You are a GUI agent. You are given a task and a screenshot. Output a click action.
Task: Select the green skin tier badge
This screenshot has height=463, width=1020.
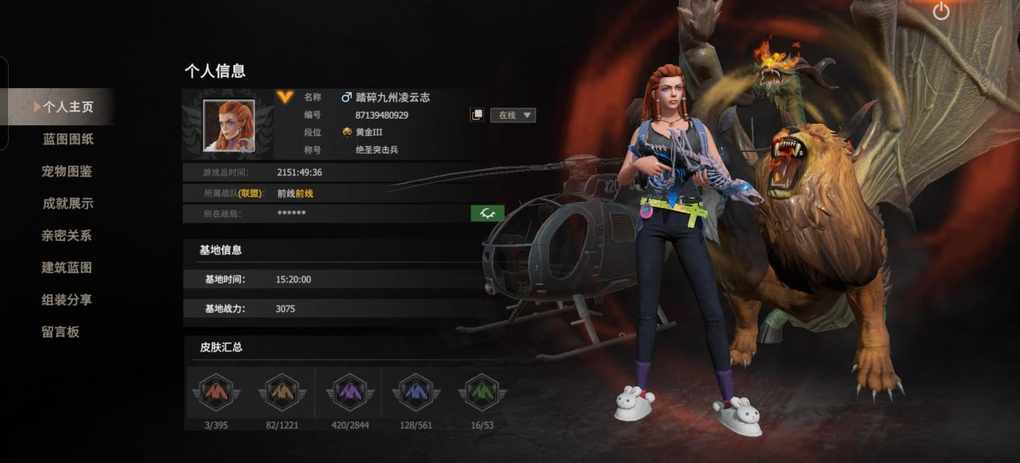coord(480,392)
